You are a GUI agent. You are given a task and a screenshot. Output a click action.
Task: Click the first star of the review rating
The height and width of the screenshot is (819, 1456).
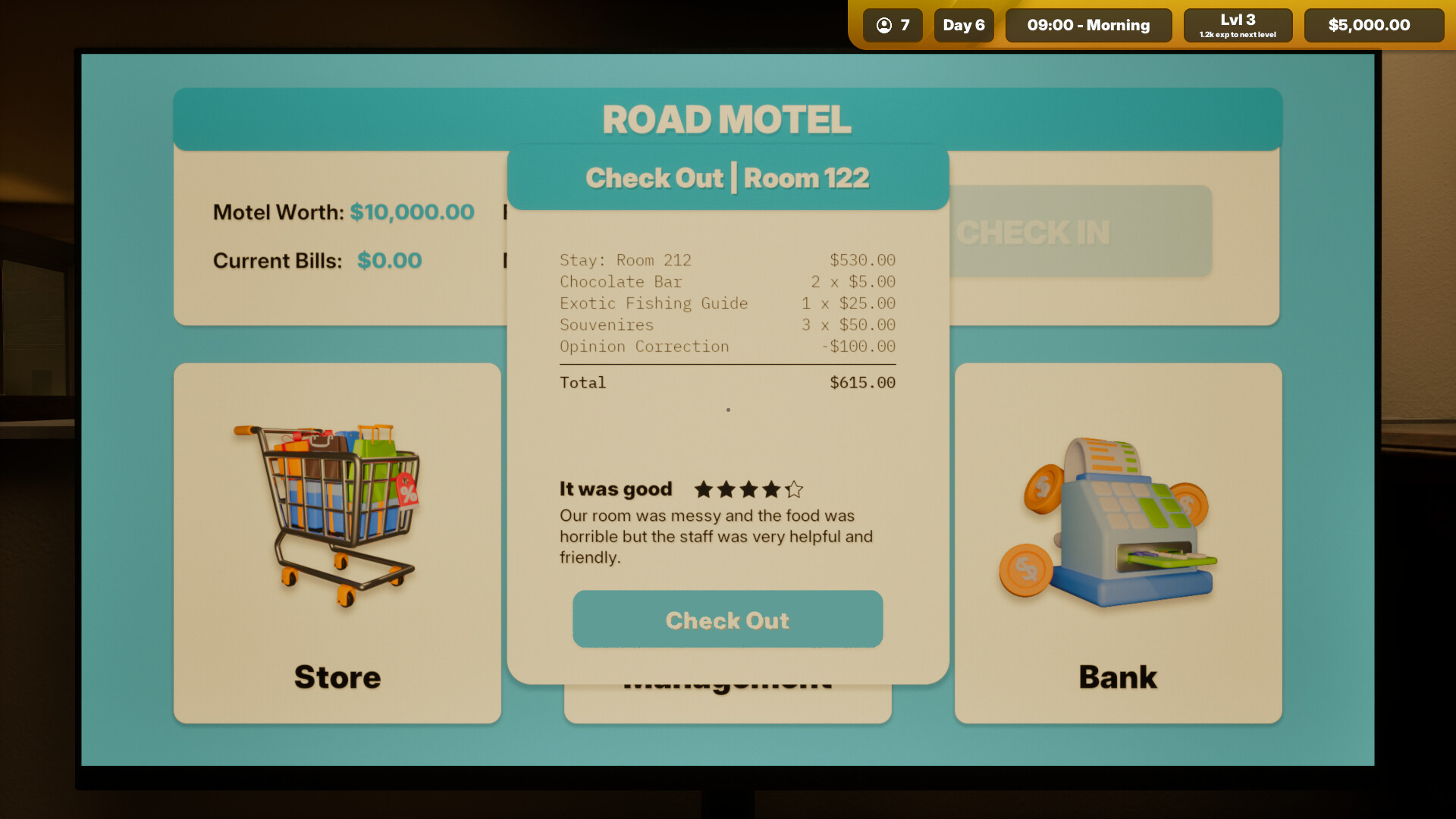[x=703, y=490]
